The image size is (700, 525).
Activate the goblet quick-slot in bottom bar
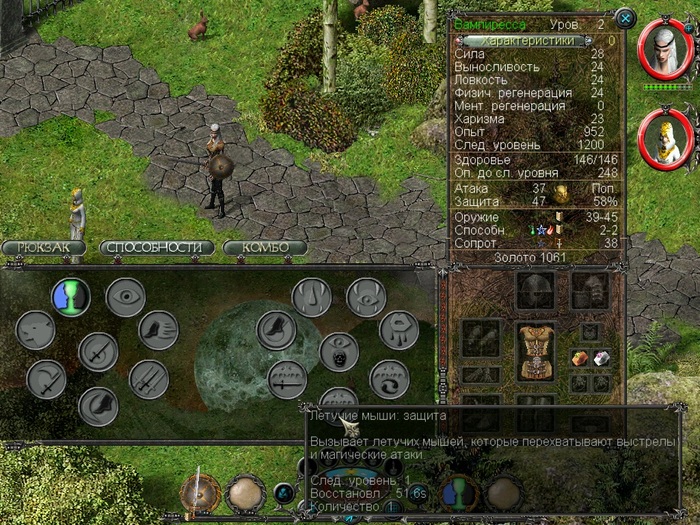(x=457, y=493)
